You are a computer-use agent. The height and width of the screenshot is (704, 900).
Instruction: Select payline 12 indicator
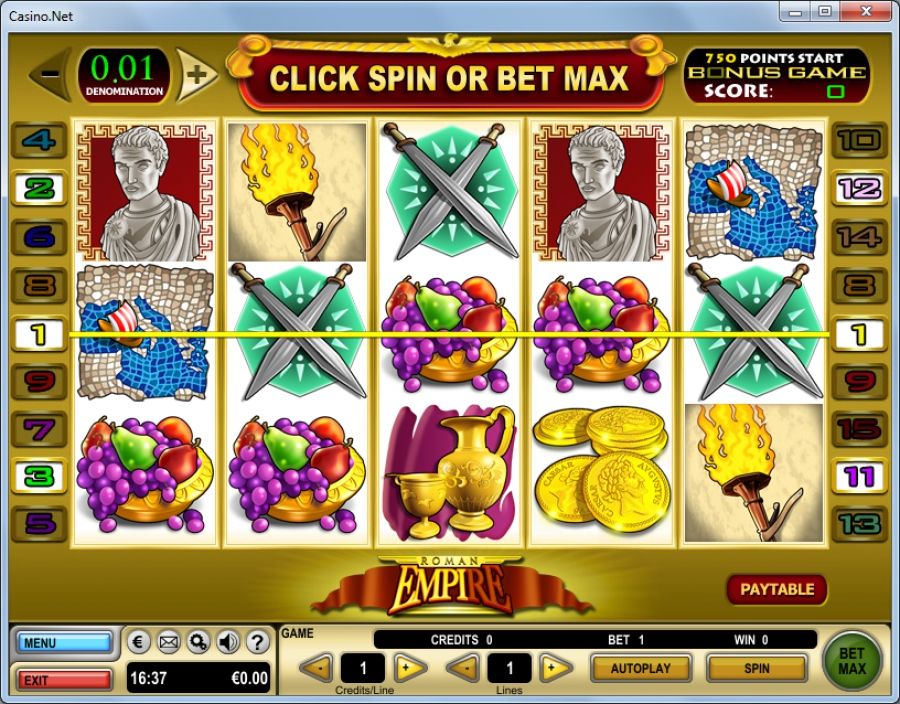coord(859,188)
